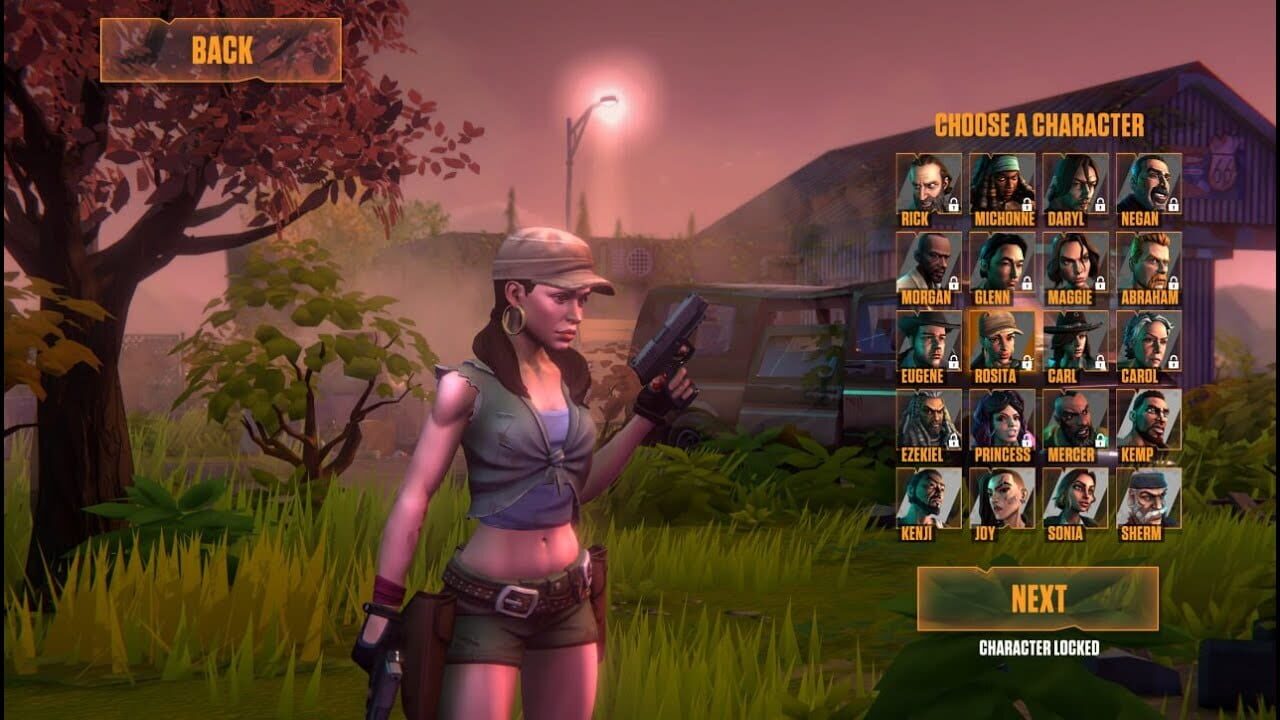This screenshot has width=1280, height=720.
Task: Select the Ezekiel character portrait
Action: click(x=928, y=417)
